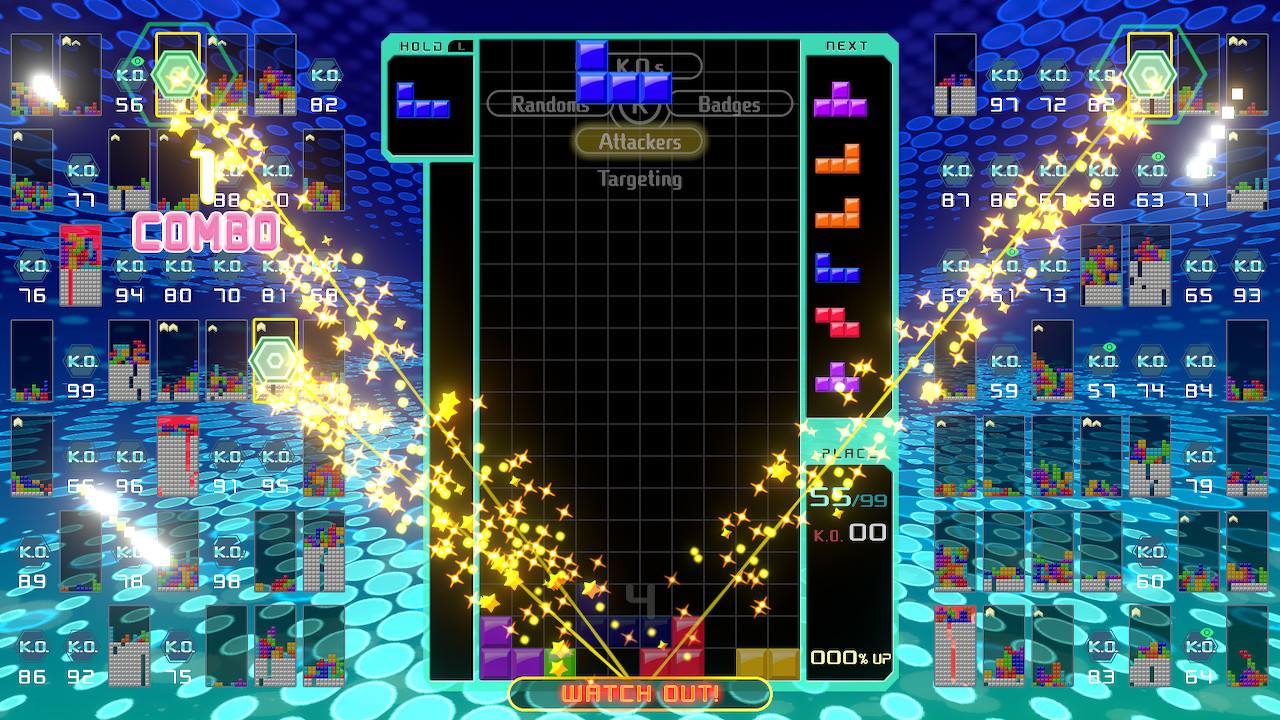This screenshot has width=1280, height=720.
Task: Click the held blue piece in the Hold box
Action: [x=423, y=101]
